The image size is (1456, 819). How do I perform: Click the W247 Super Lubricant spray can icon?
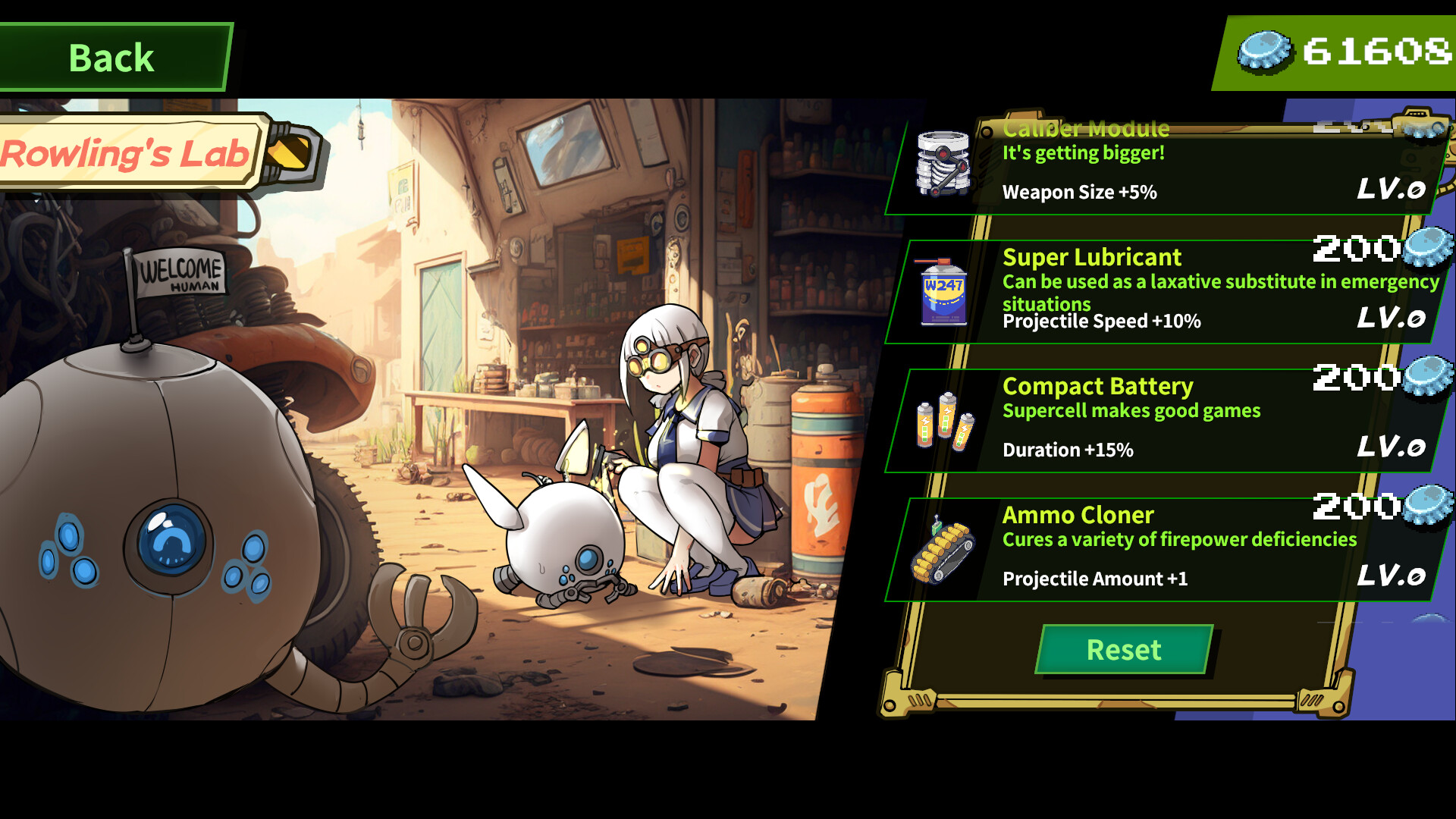click(x=943, y=292)
